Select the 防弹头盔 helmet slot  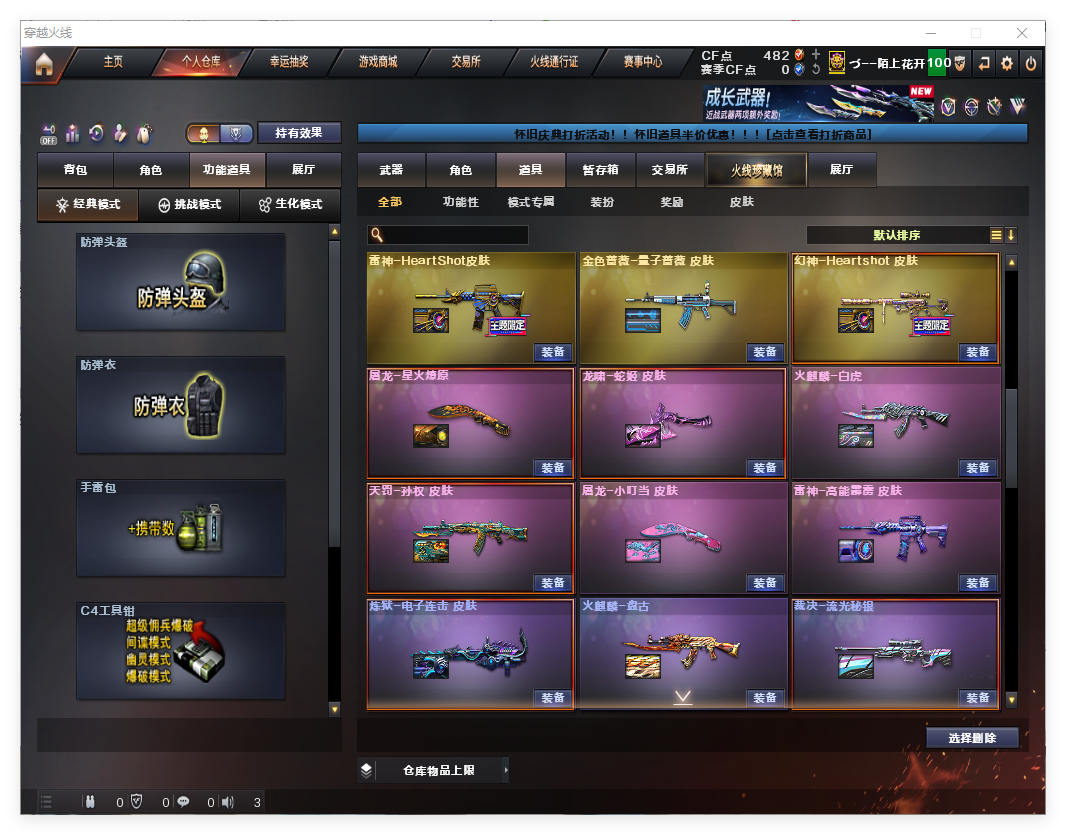181,282
